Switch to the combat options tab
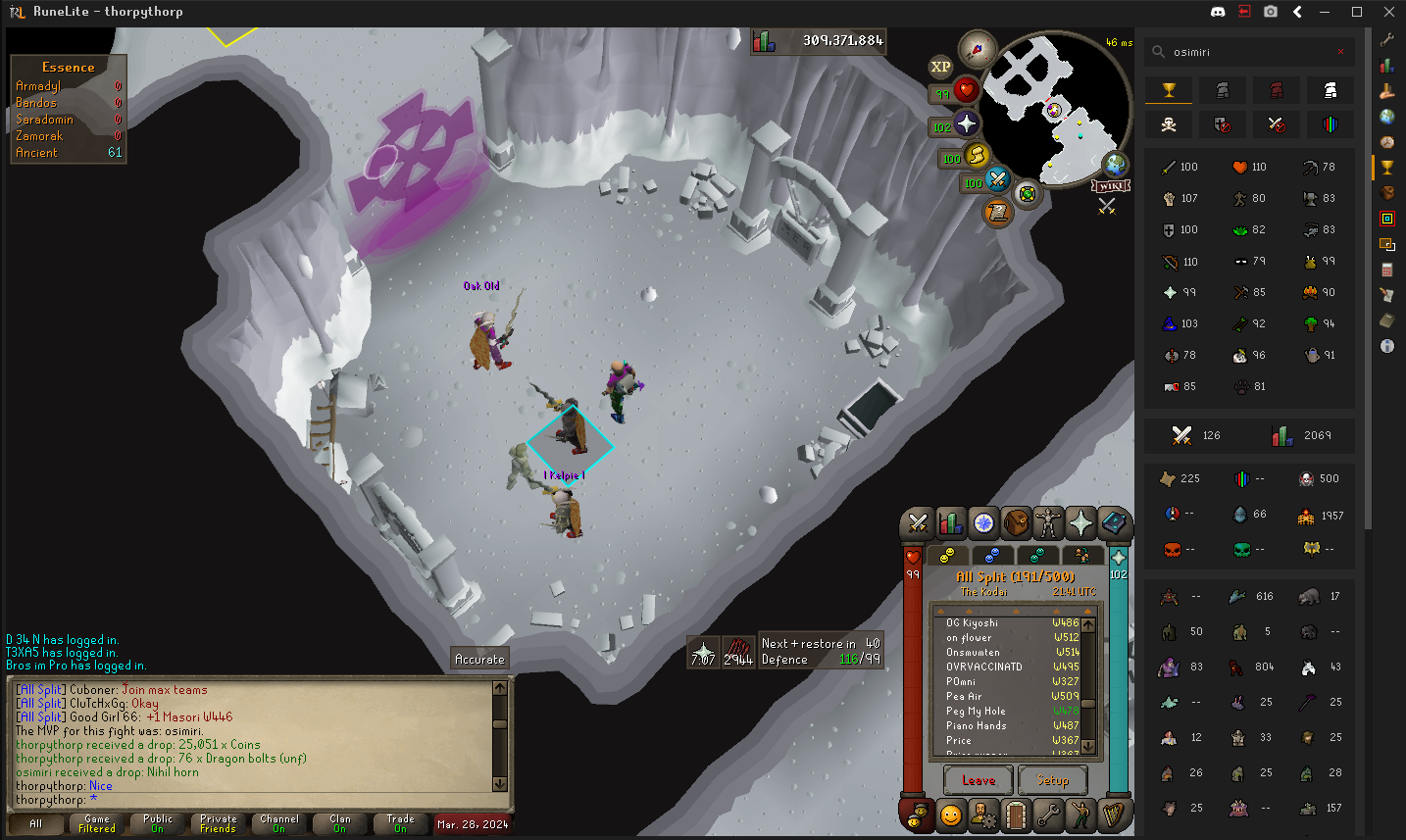This screenshot has width=1406, height=840. [918, 523]
